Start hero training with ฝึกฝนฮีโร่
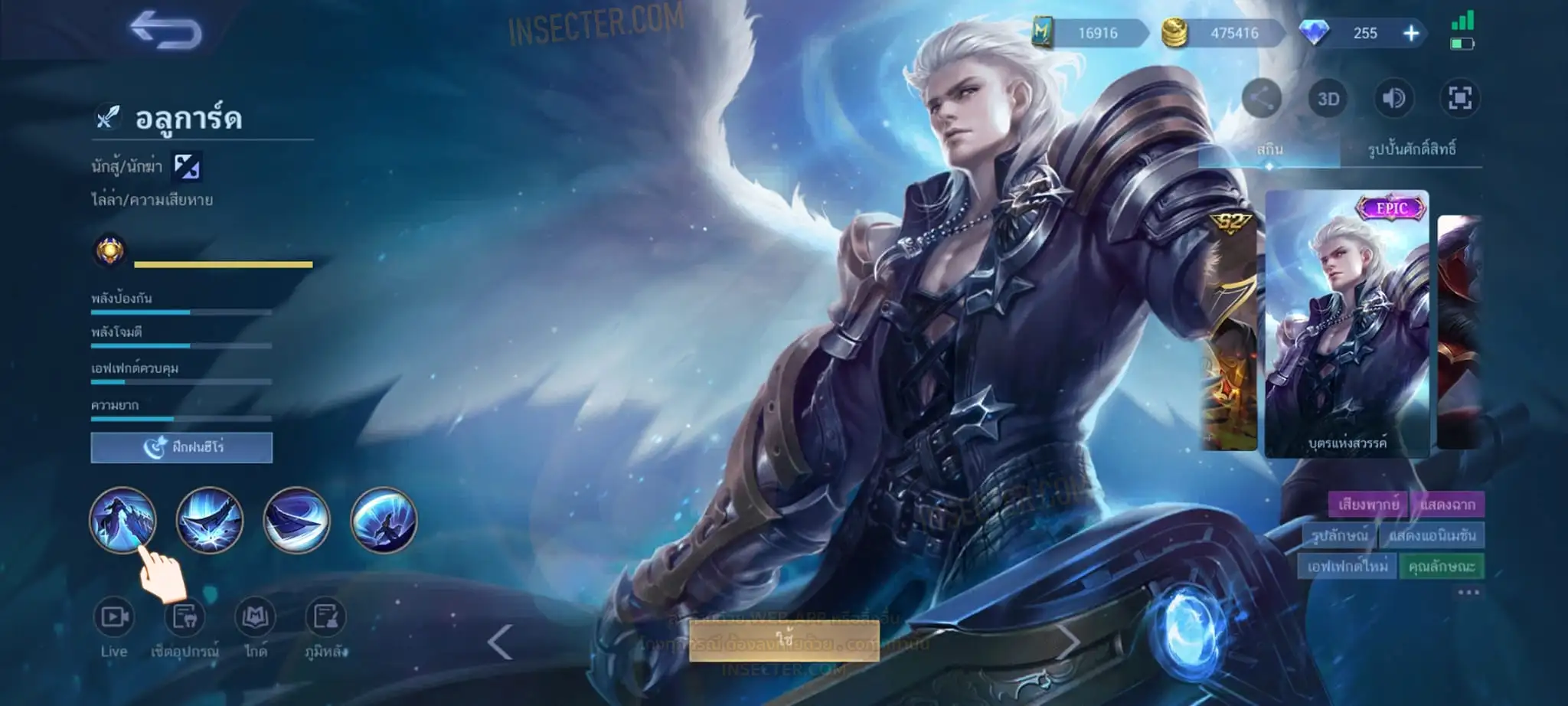The height and width of the screenshot is (706, 1568). click(x=181, y=447)
